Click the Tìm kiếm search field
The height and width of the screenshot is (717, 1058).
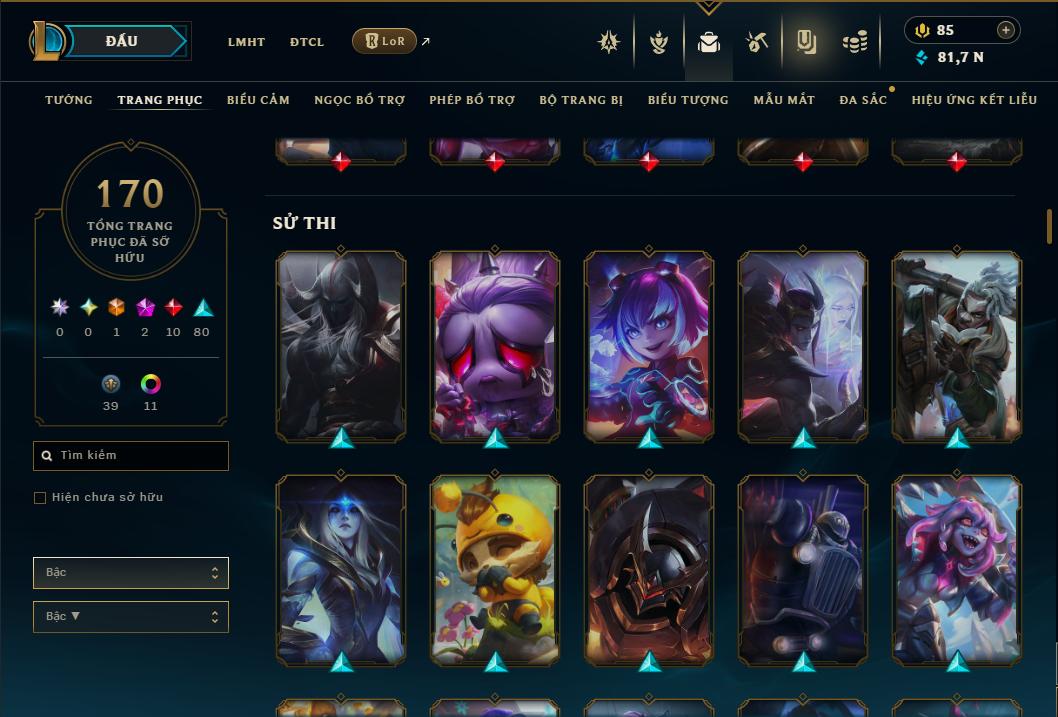(131, 456)
